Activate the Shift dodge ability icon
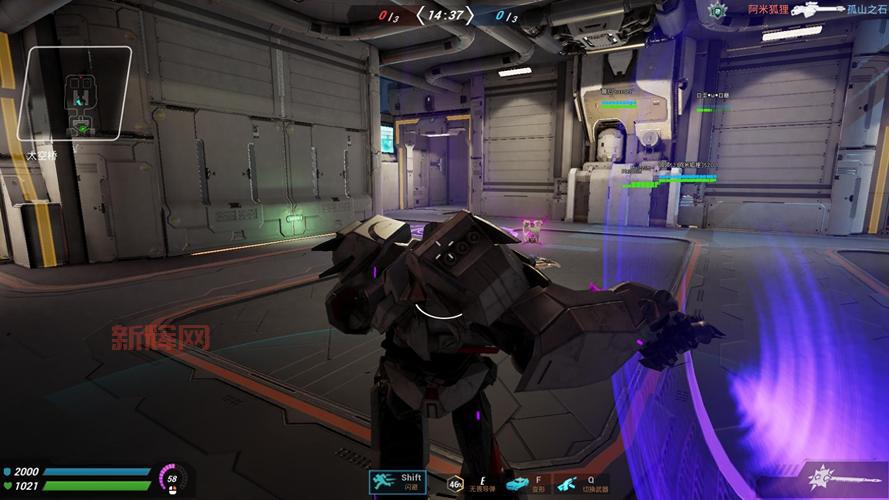Screen dimensions: 889x500 click(398, 483)
